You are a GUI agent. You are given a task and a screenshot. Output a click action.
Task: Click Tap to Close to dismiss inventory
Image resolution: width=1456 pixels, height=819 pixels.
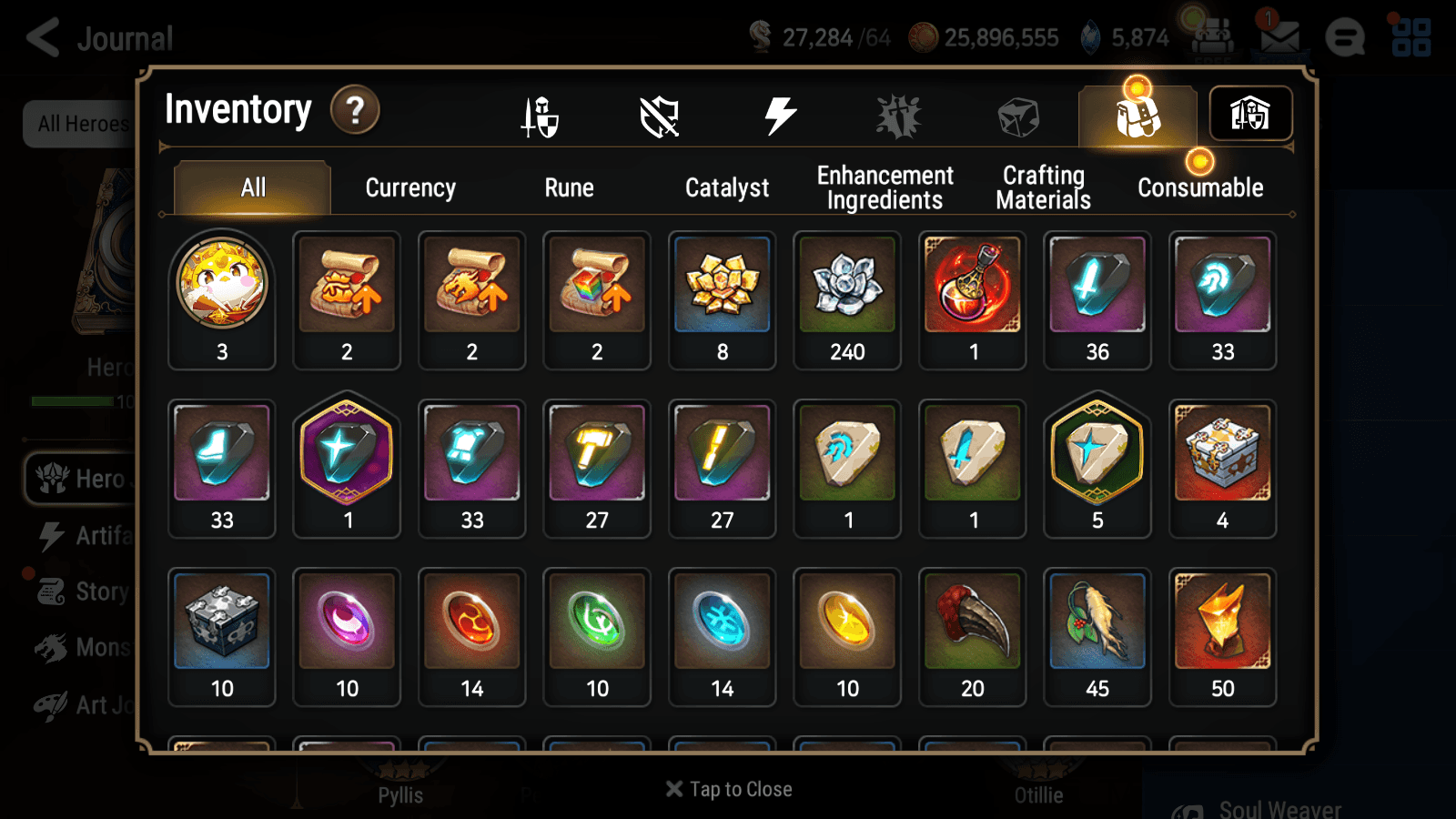point(727,788)
